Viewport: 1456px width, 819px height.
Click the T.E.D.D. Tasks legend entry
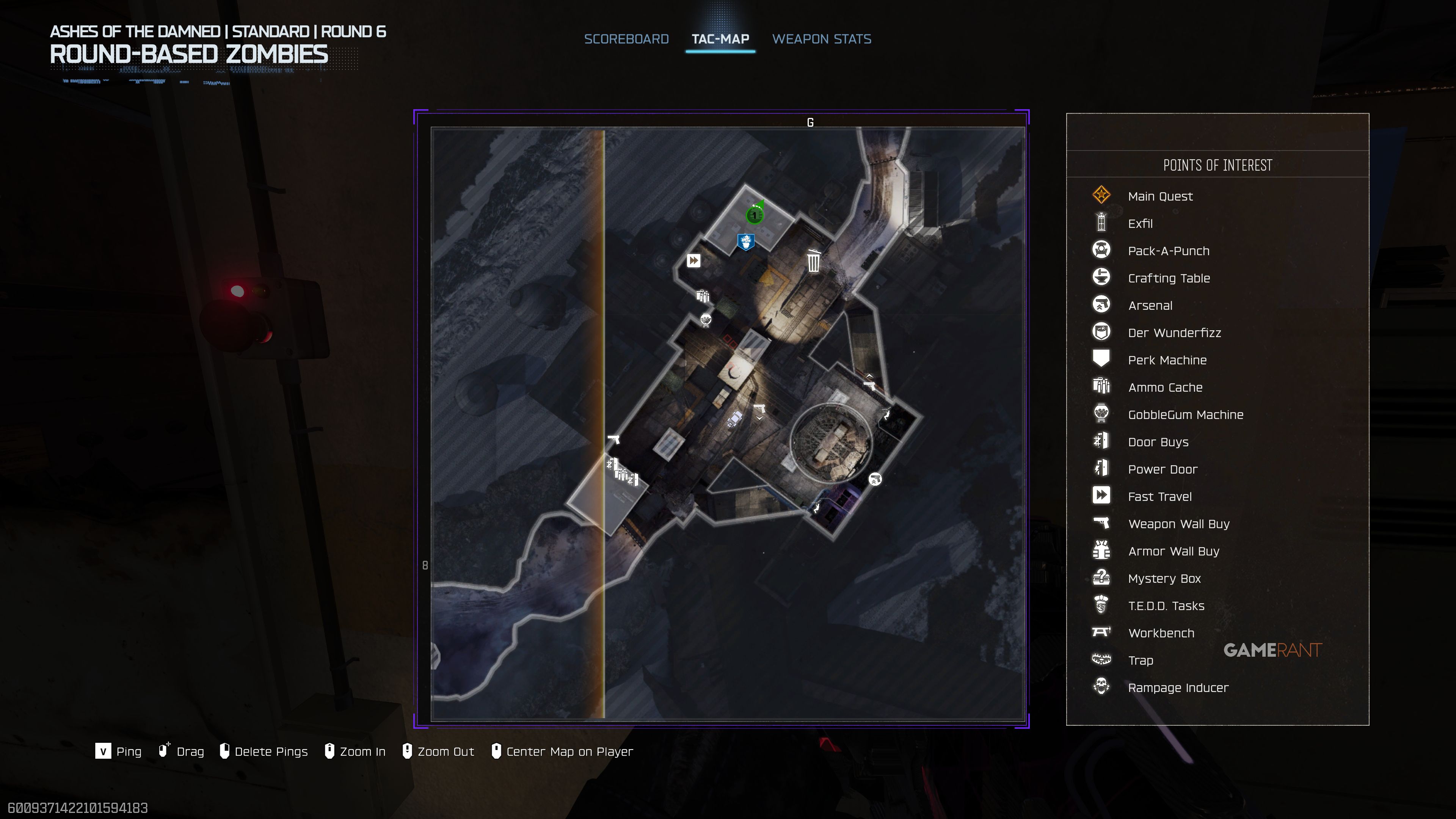(1166, 606)
